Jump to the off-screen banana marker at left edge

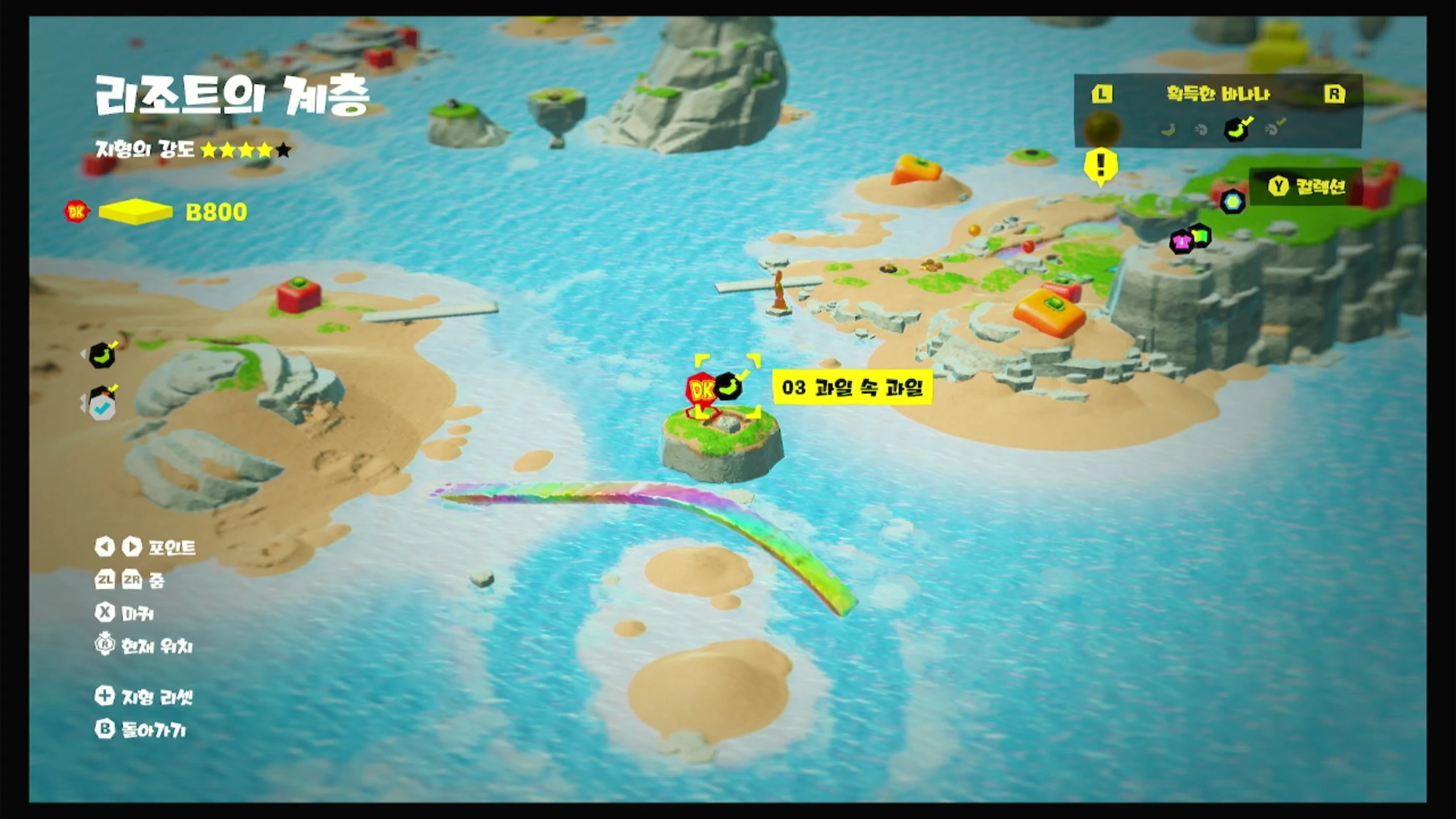pos(102,355)
